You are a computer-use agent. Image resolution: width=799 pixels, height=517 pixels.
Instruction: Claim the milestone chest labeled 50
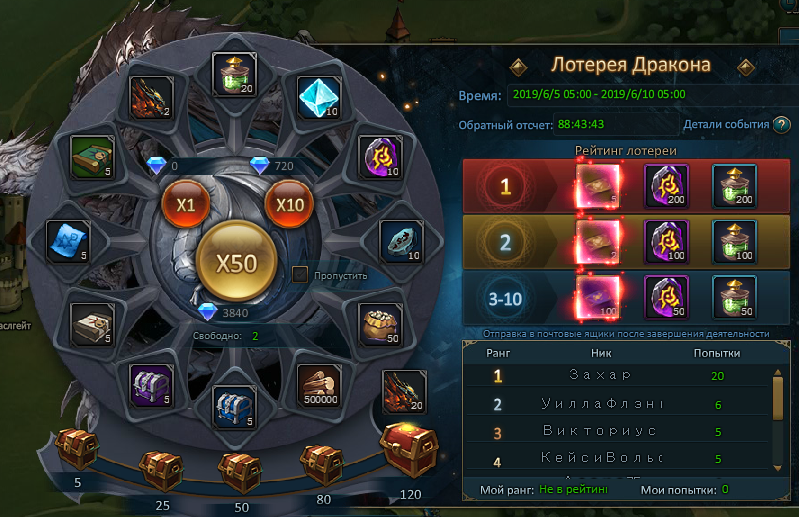(x=238, y=468)
